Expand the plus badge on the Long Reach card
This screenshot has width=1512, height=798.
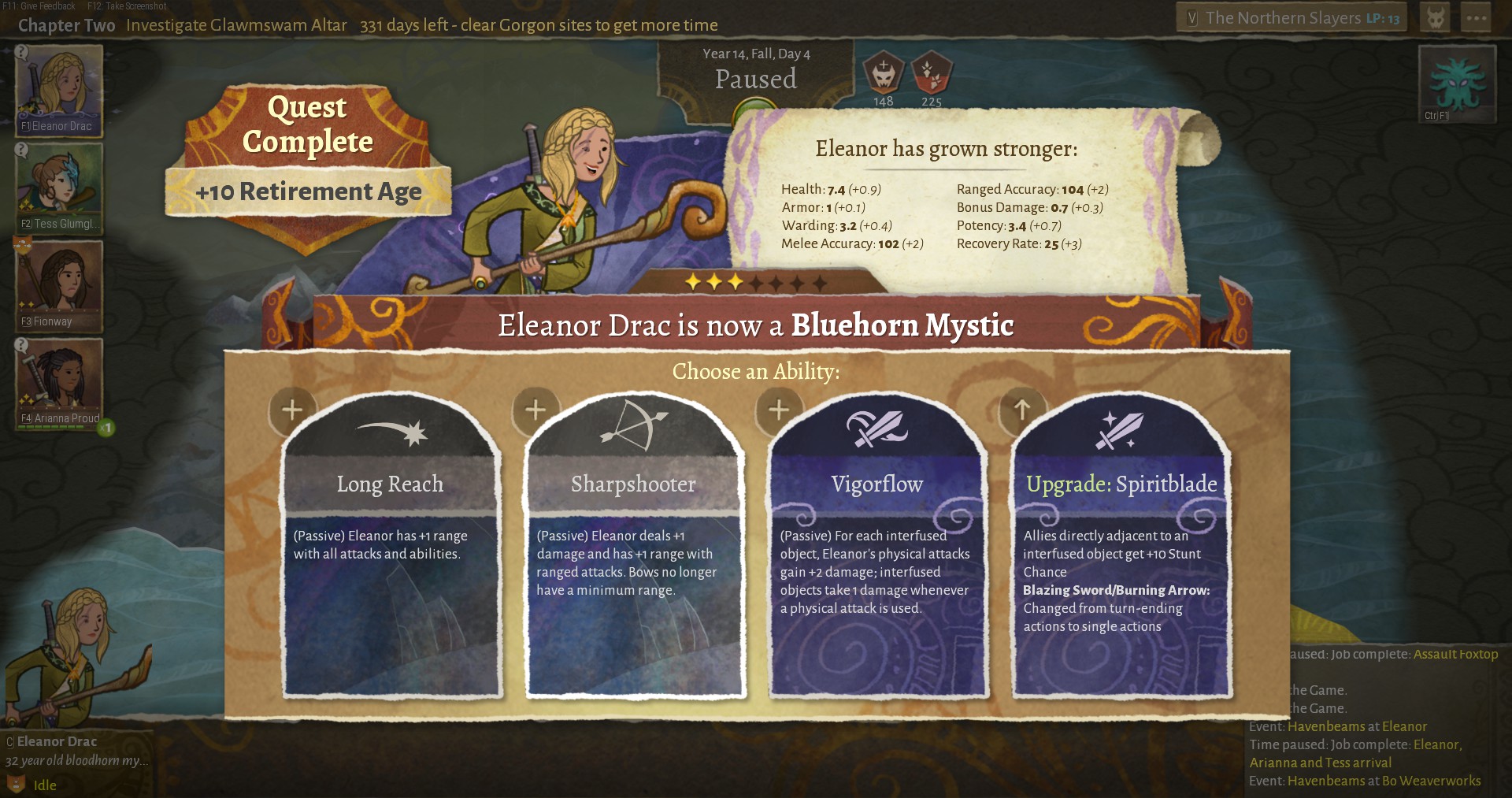(x=292, y=410)
